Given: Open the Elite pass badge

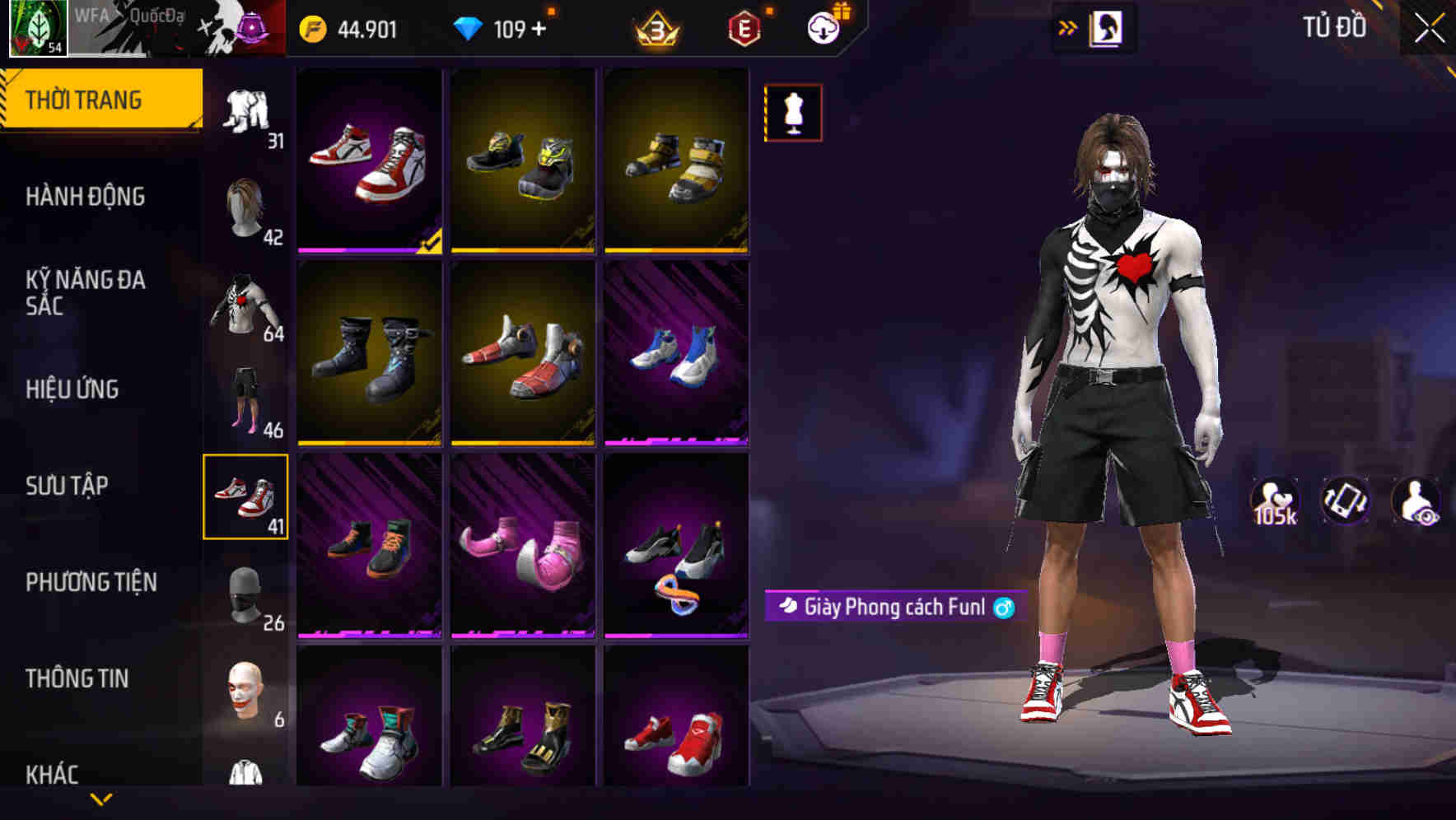Looking at the screenshot, I should 744,26.
